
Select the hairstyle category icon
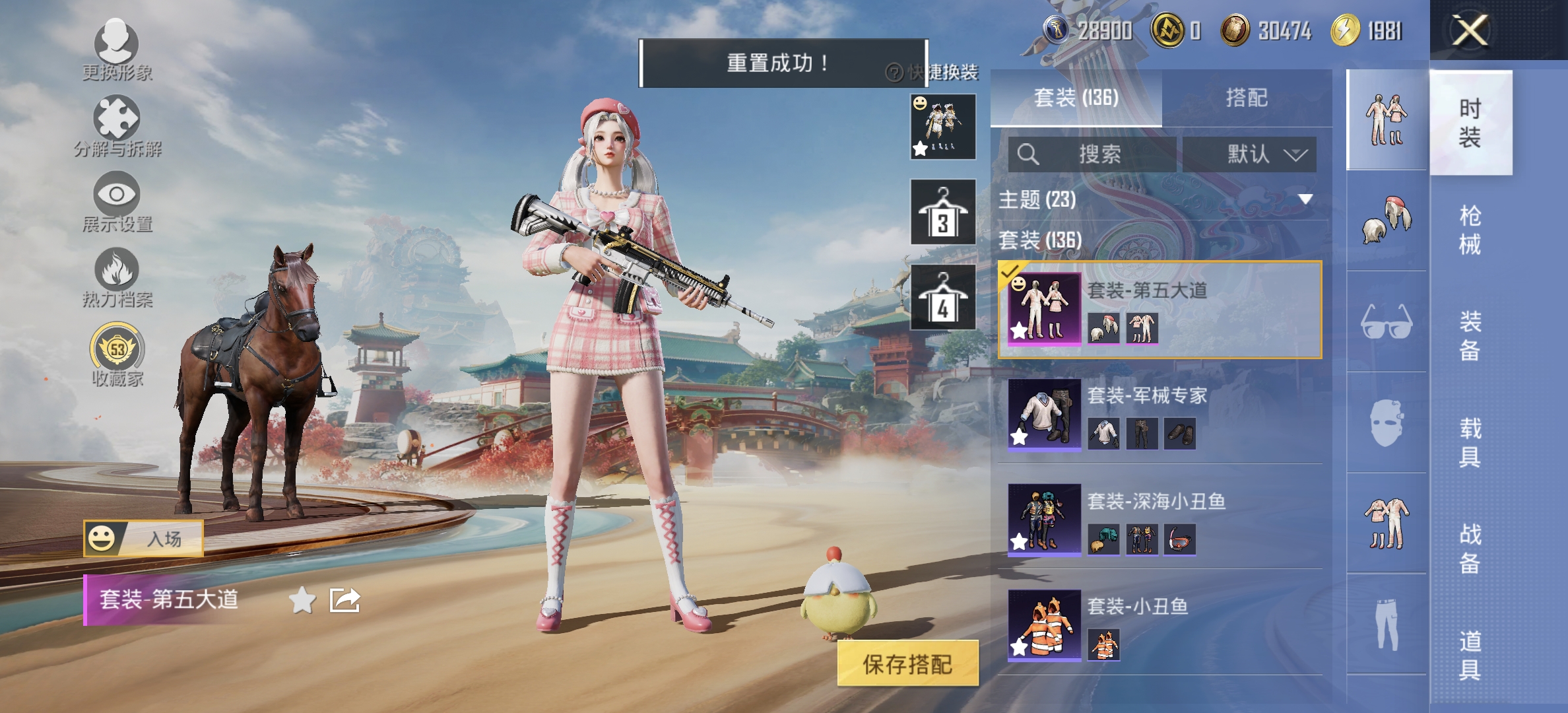[x=1385, y=218]
